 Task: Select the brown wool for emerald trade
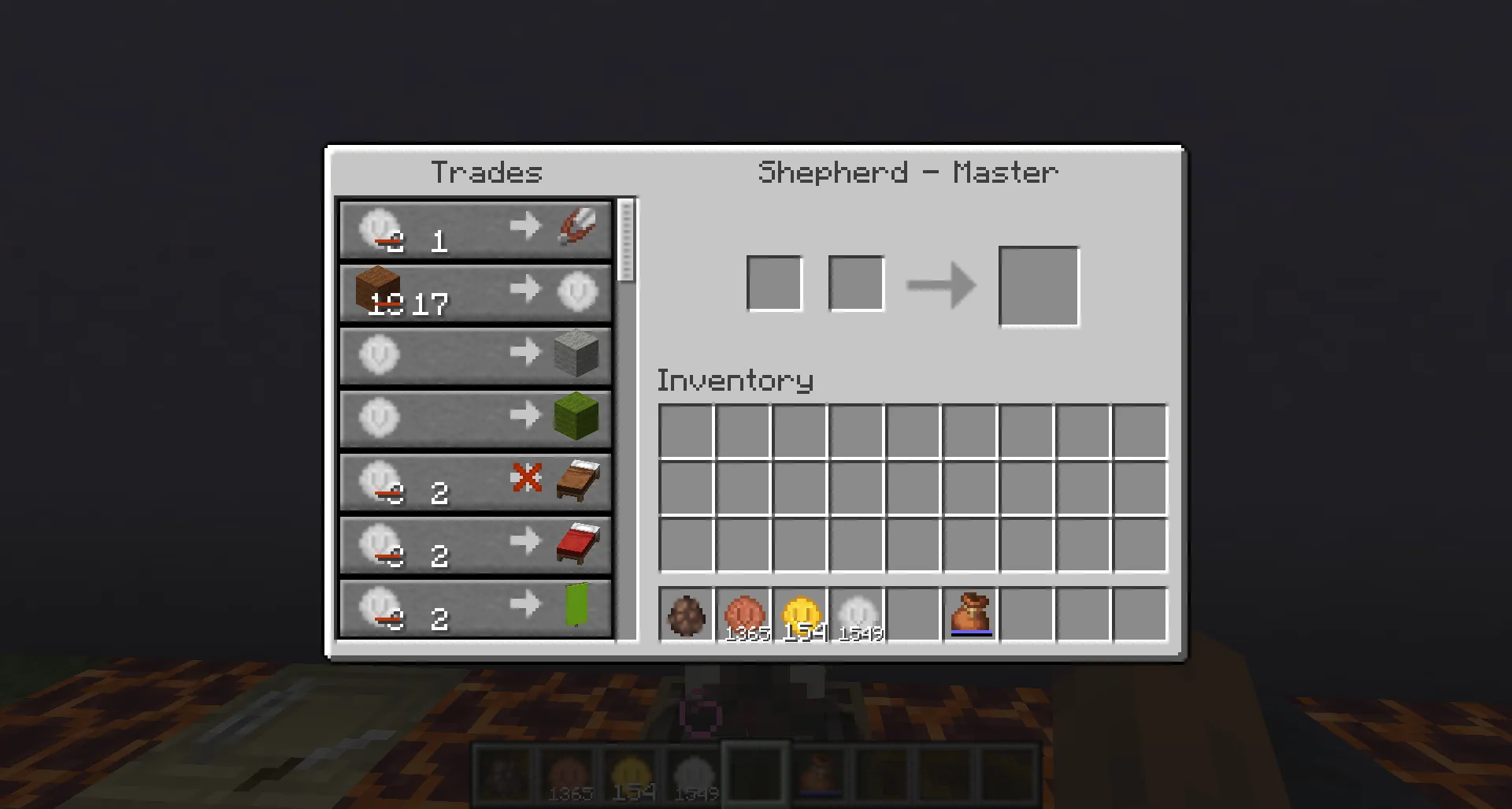[x=474, y=292]
